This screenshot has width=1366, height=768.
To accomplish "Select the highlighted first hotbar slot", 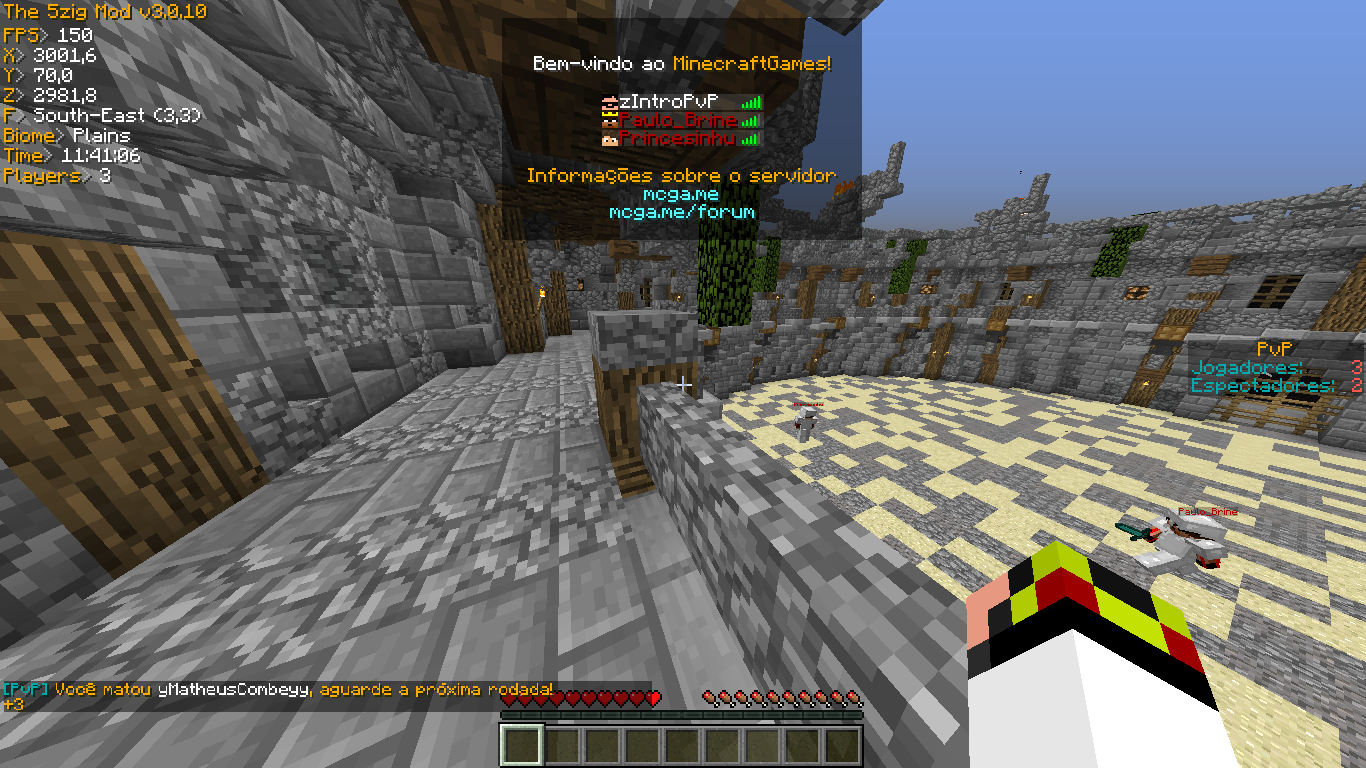I will coord(521,746).
